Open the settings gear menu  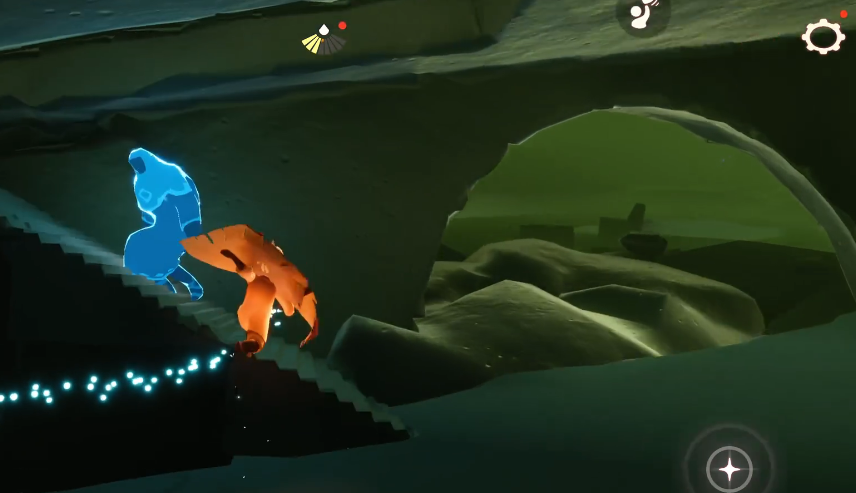pos(823,37)
